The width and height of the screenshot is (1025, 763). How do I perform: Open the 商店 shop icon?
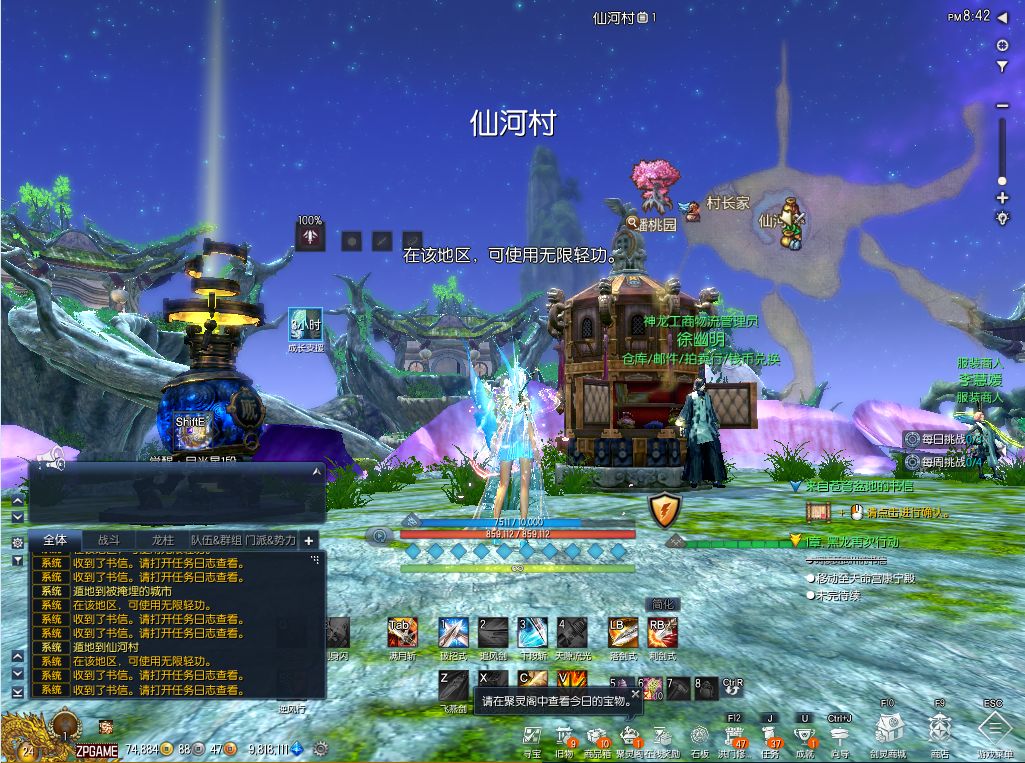tap(939, 729)
